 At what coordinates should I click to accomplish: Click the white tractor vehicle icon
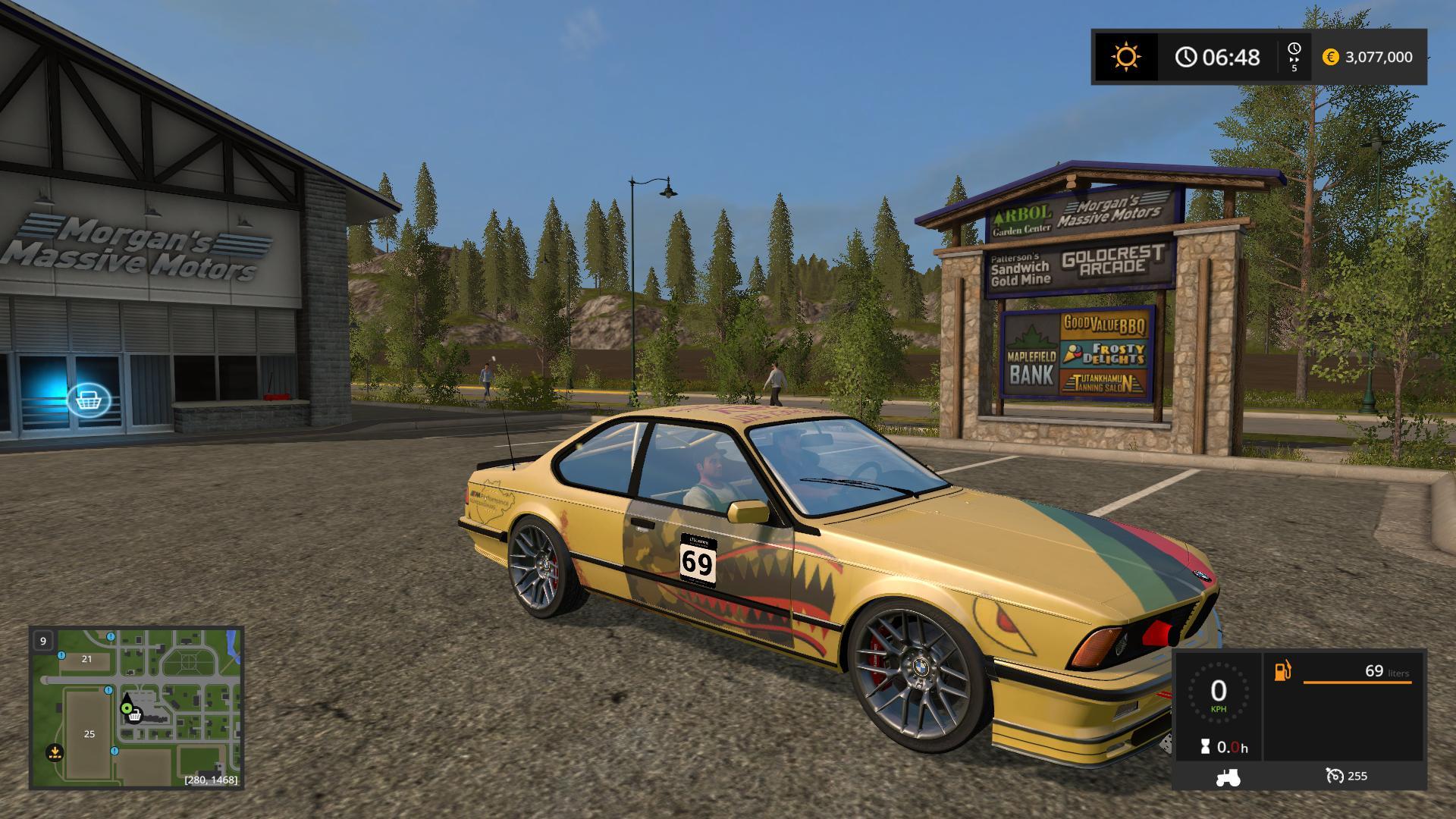click(x=1228, y=776)
